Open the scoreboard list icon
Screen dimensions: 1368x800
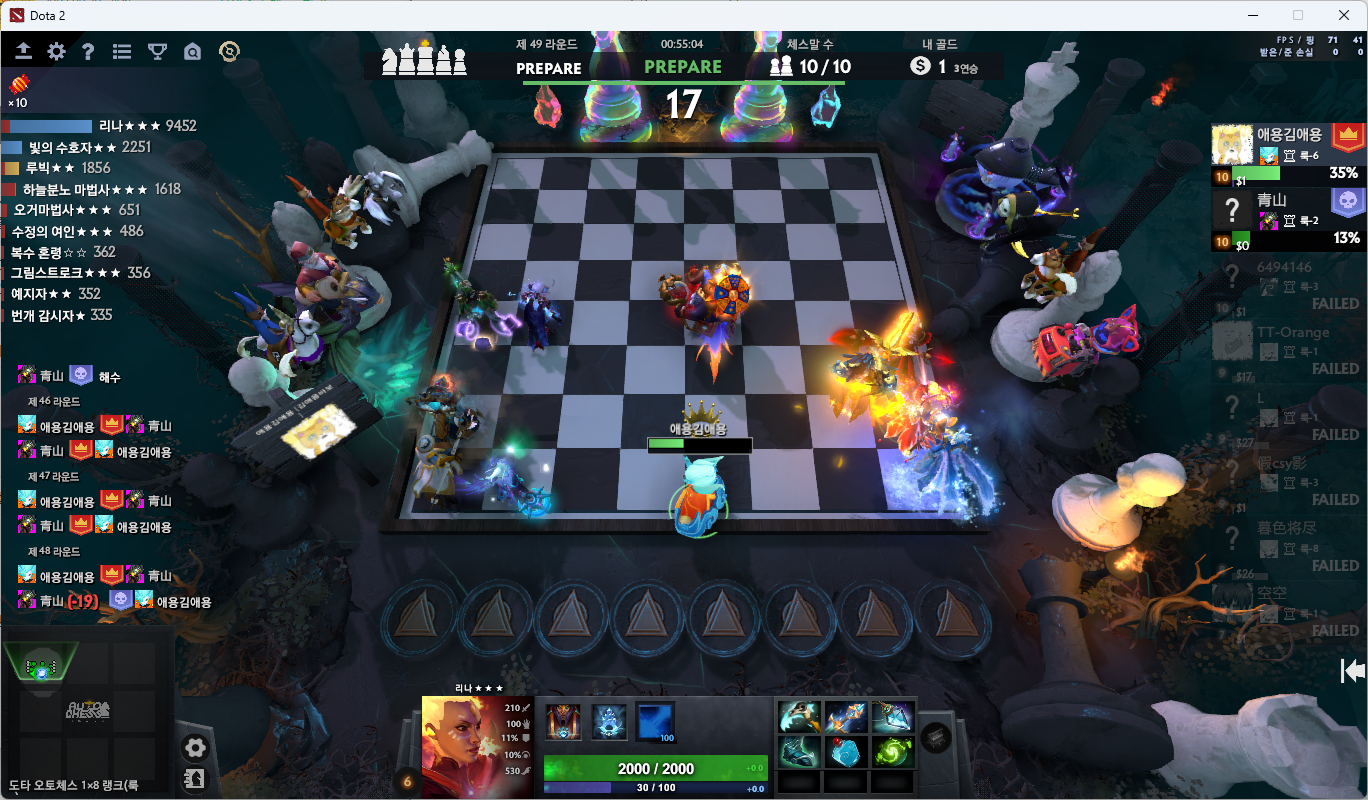click(122, 52)
